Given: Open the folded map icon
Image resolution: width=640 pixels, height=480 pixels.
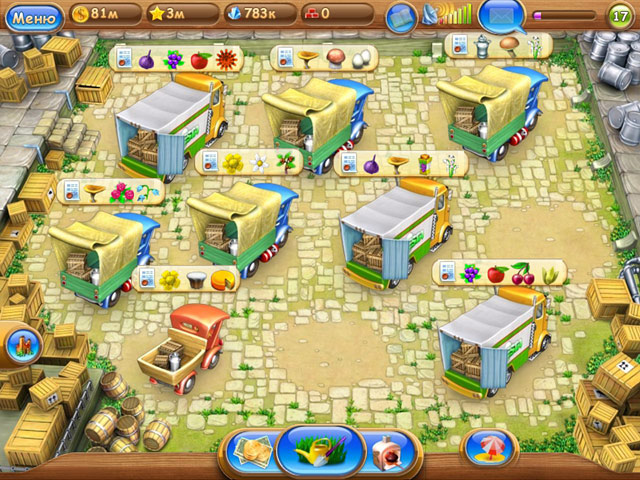Looking at the screenshot, I should [x=401, y=16].
